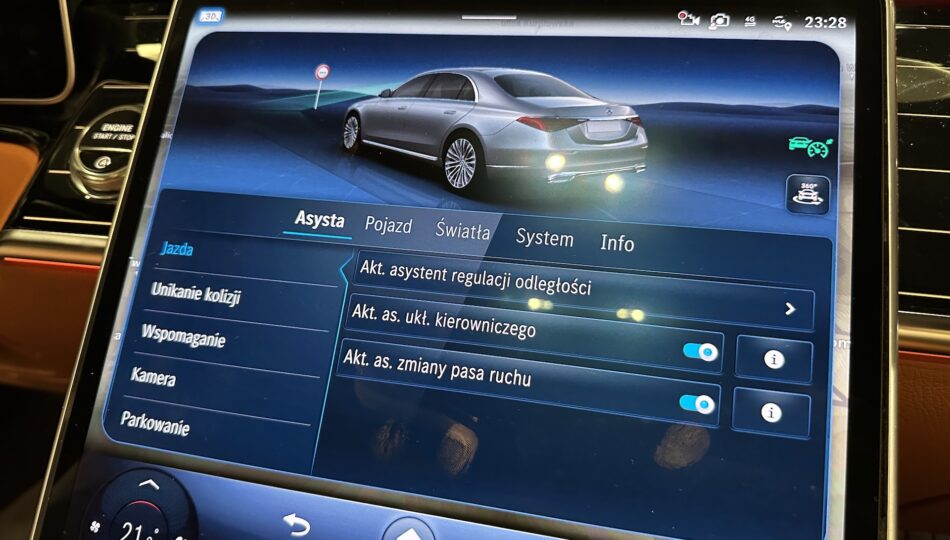Viewport: 950px width, 540px height.
Task: Open the Kamera section
Action: (x=153, y=377)
